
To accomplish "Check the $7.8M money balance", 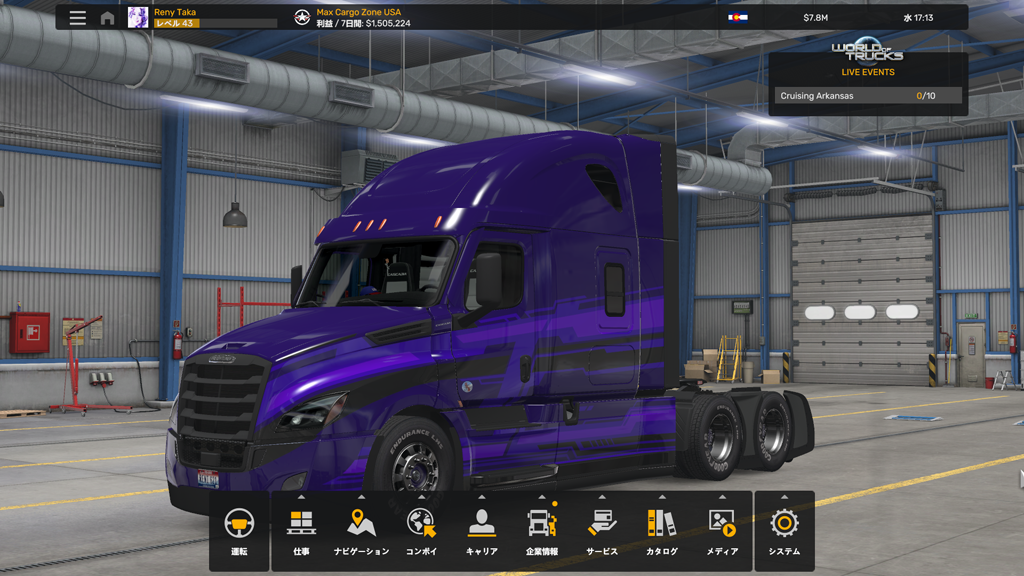I will click(815, 18).
